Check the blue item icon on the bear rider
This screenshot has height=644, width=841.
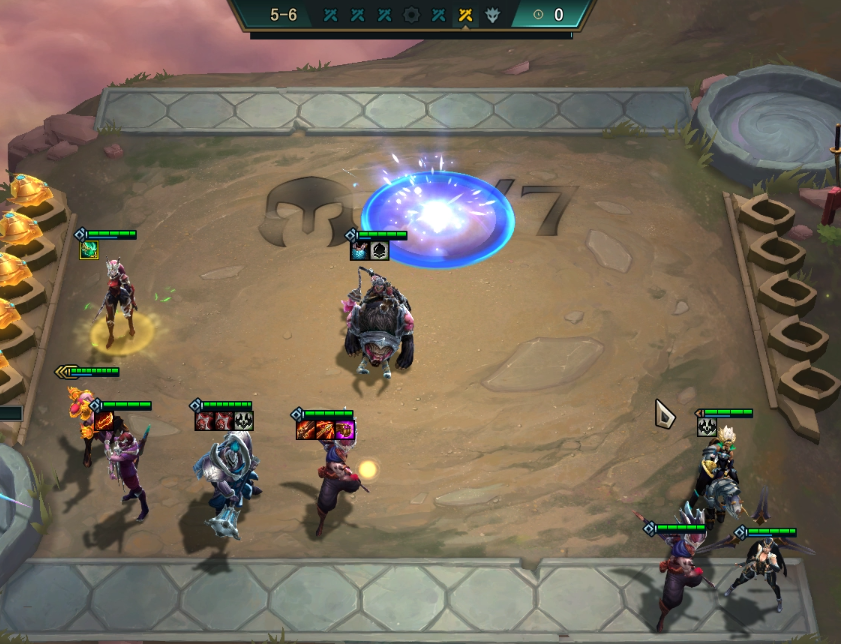coord(359,250)
